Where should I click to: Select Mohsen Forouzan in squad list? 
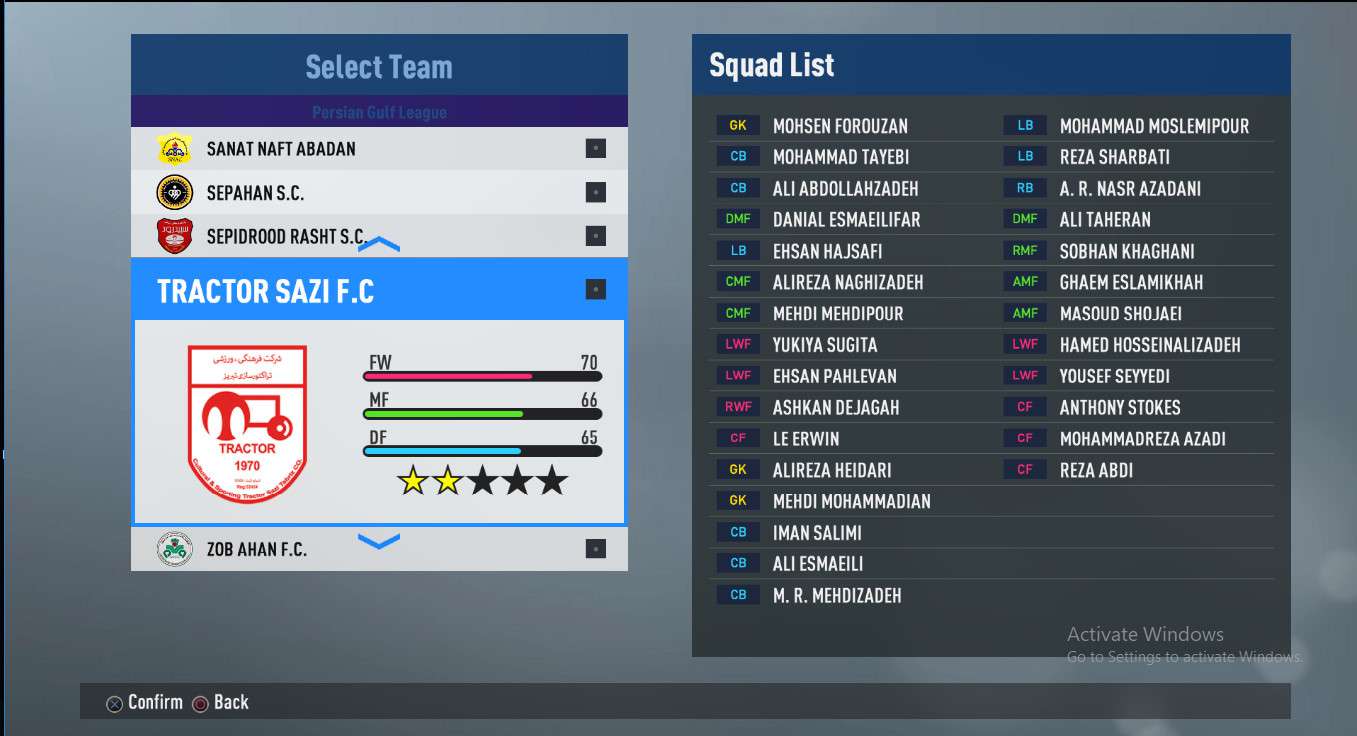pyautogui.click(x=840, y=126)
